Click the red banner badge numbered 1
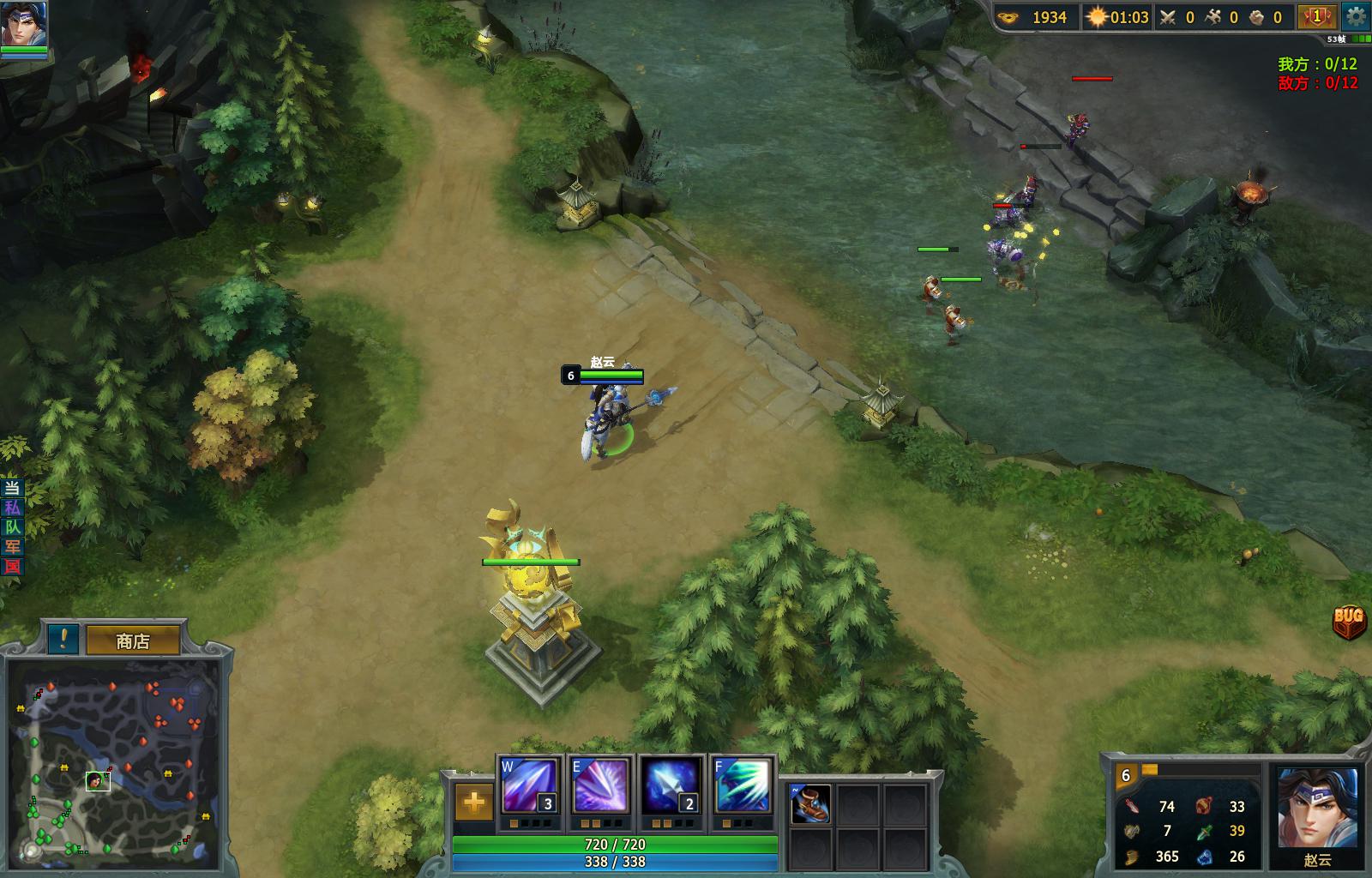Viewport: 1372px width, 878px height. click(1316, 16)
